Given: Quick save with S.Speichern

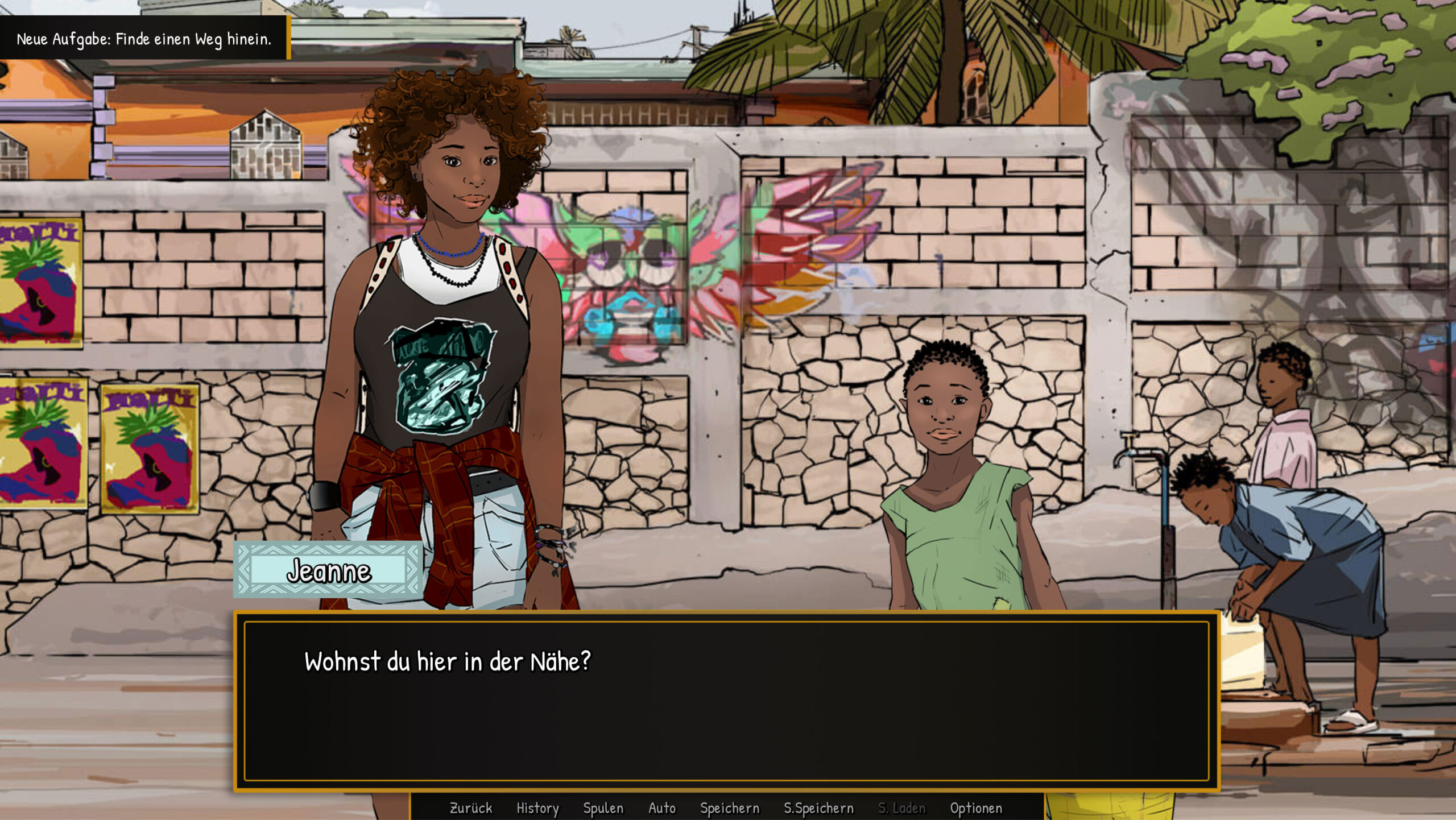Looking at the screenshot, I should [818, 808].
